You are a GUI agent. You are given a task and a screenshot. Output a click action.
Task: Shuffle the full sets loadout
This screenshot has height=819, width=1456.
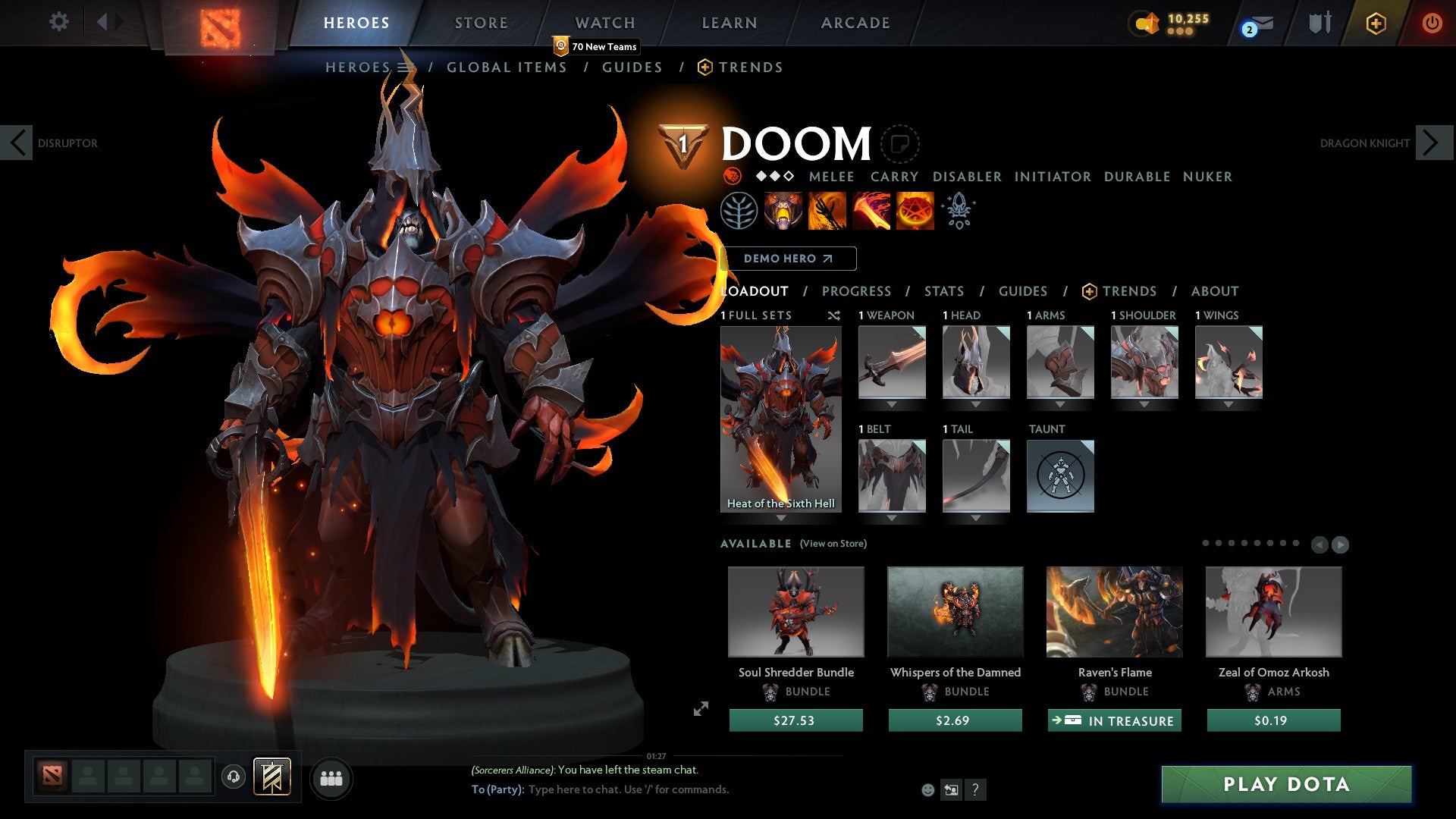833,315
